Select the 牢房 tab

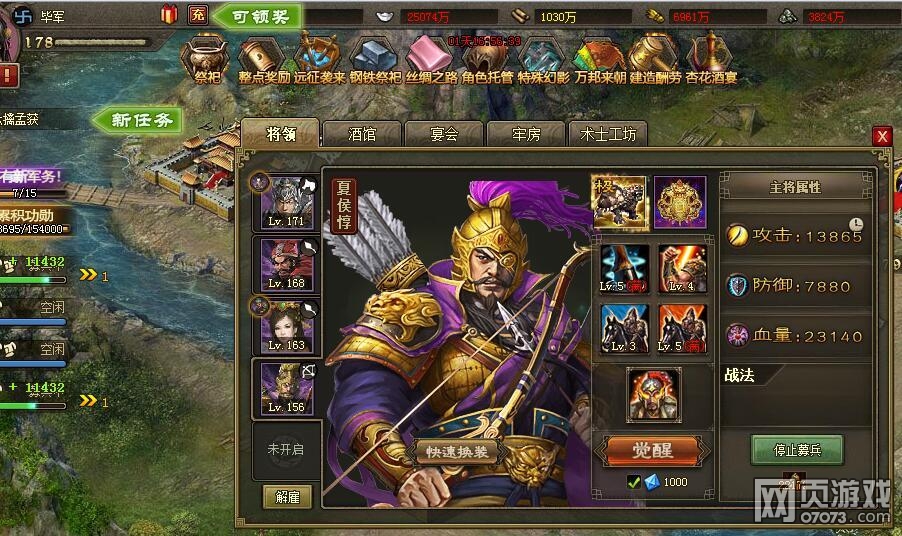[526, 134]
